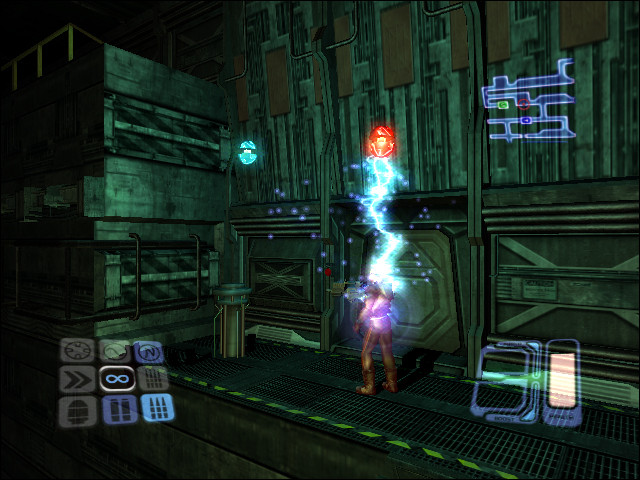Choose the blue compass N icon
The height and width of the screenshot is (480, 640).
[151, 352]
